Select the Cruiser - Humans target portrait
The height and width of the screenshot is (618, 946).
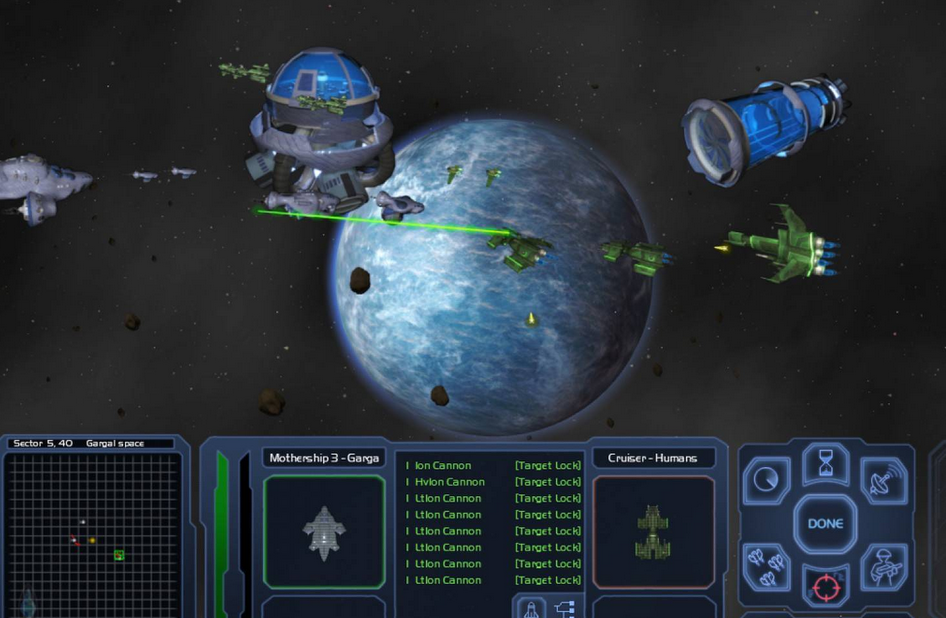coord(654,532)
